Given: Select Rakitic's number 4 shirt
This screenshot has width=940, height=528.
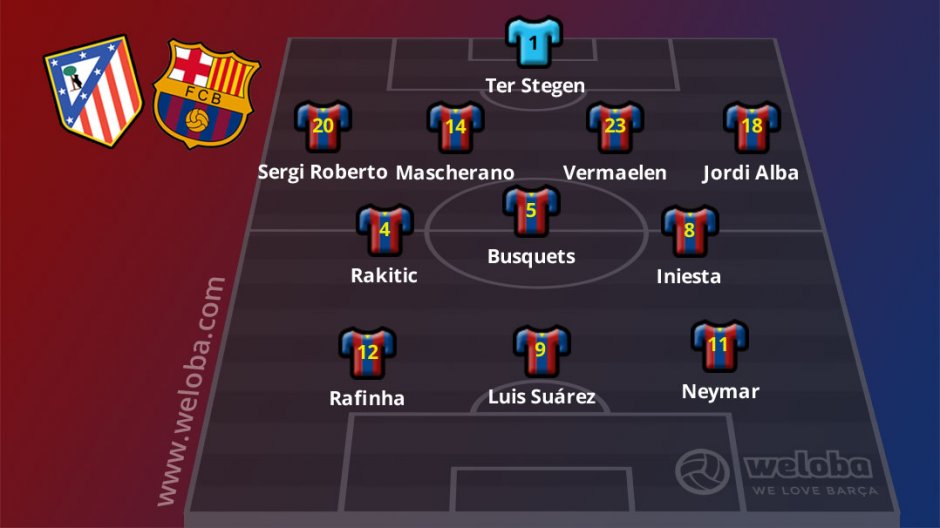Looking at the screenshot, I should coord(384,230).
